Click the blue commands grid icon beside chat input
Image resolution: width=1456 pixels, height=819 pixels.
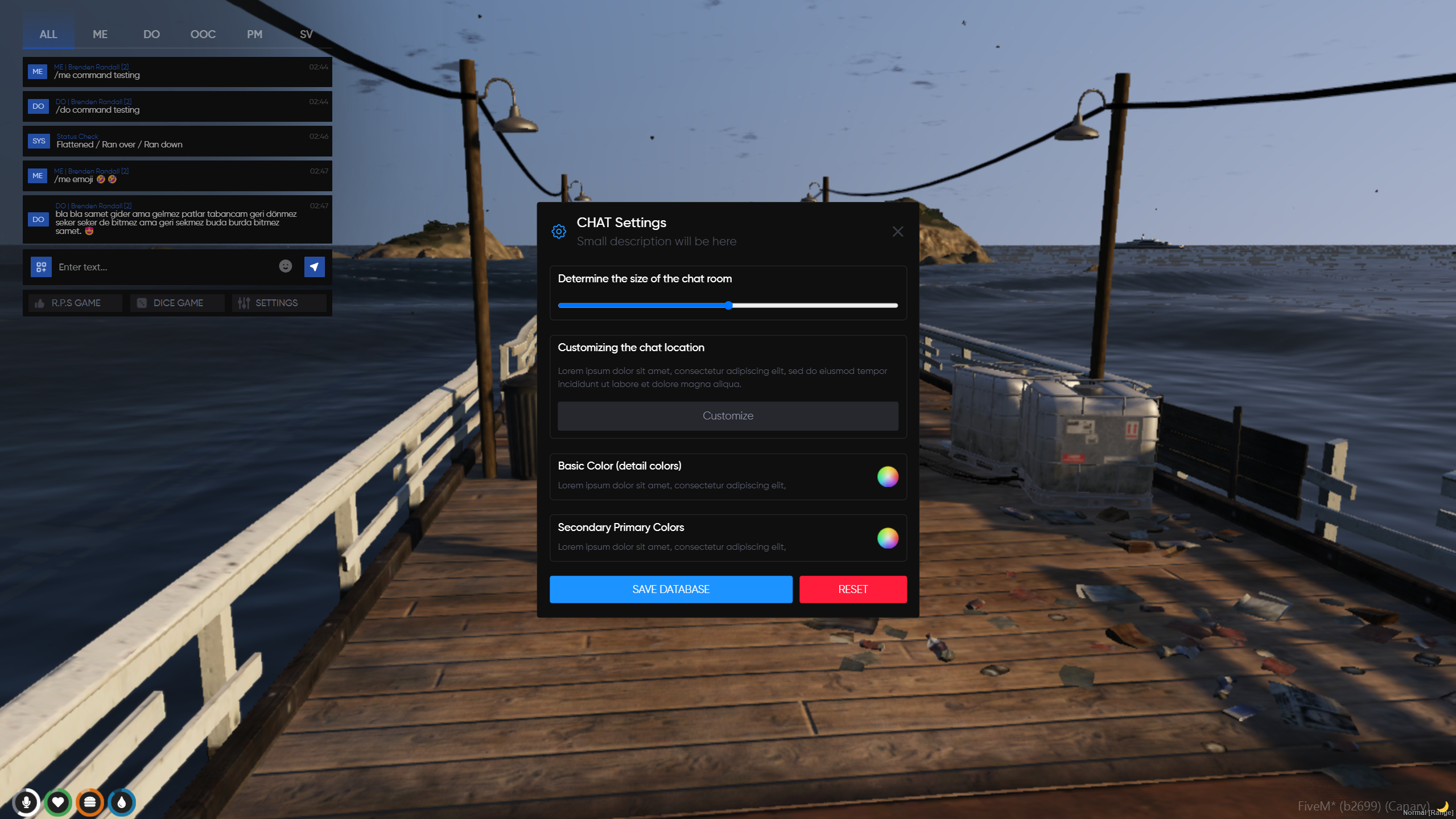(42, 266)
